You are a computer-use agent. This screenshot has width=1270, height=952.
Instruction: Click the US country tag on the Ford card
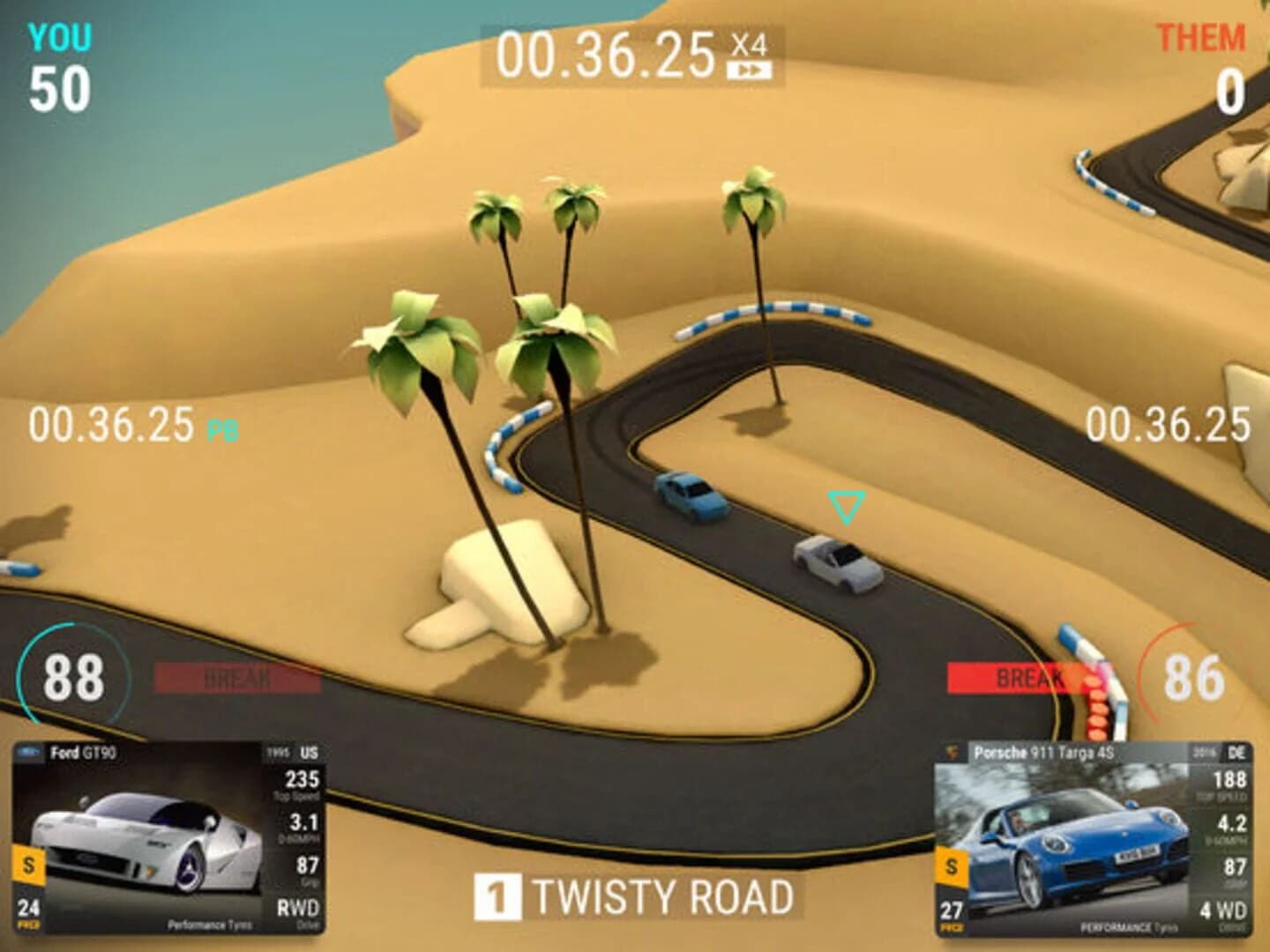(x=307, y=754)
